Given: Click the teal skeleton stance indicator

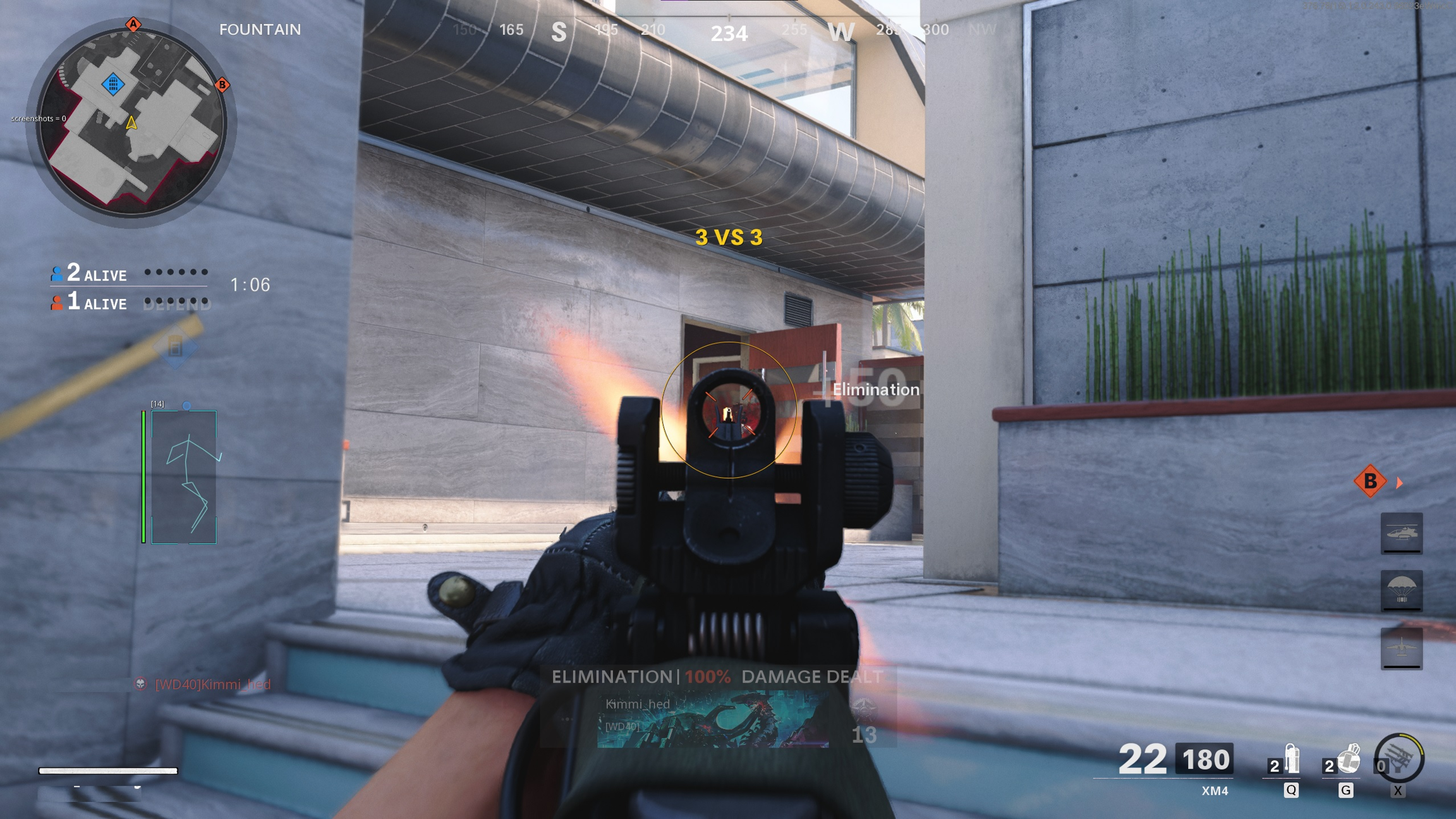Looking at the screenshot, I should 184,477.
